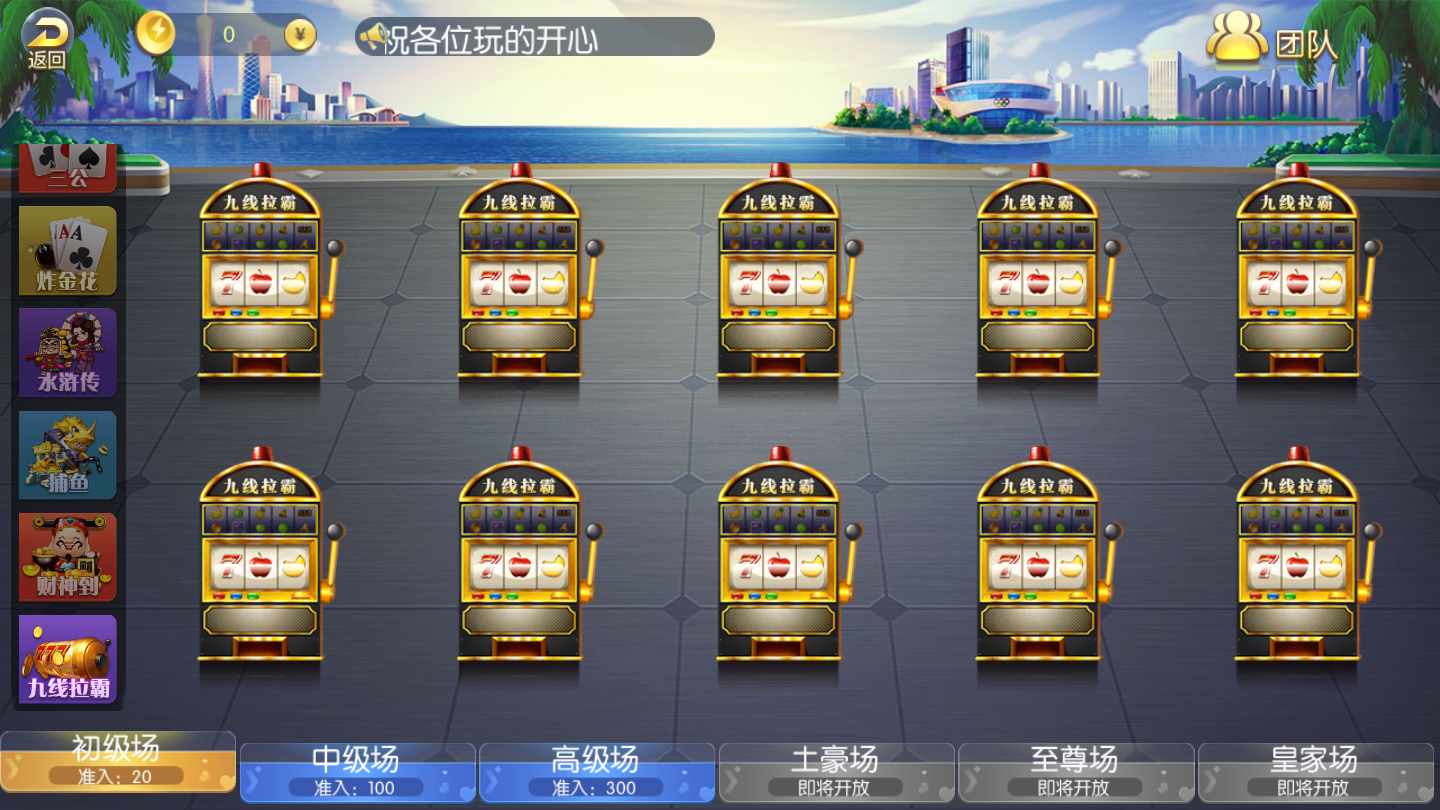The width and height of the screenshot is (1440, 810).
Task: Open the 财神到 game icon
Action: [66, 557]
